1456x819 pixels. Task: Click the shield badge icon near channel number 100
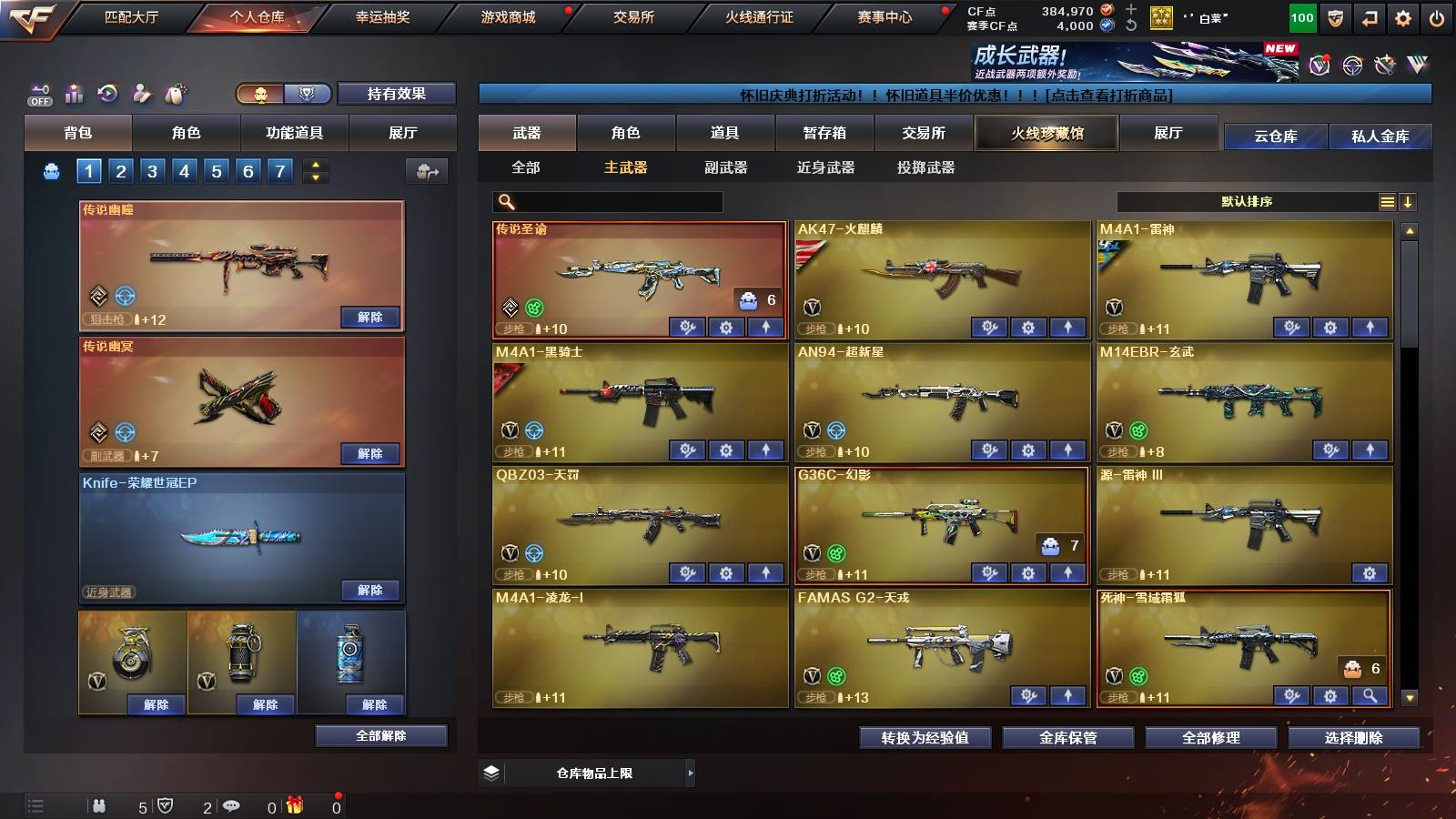point(1334,17)
